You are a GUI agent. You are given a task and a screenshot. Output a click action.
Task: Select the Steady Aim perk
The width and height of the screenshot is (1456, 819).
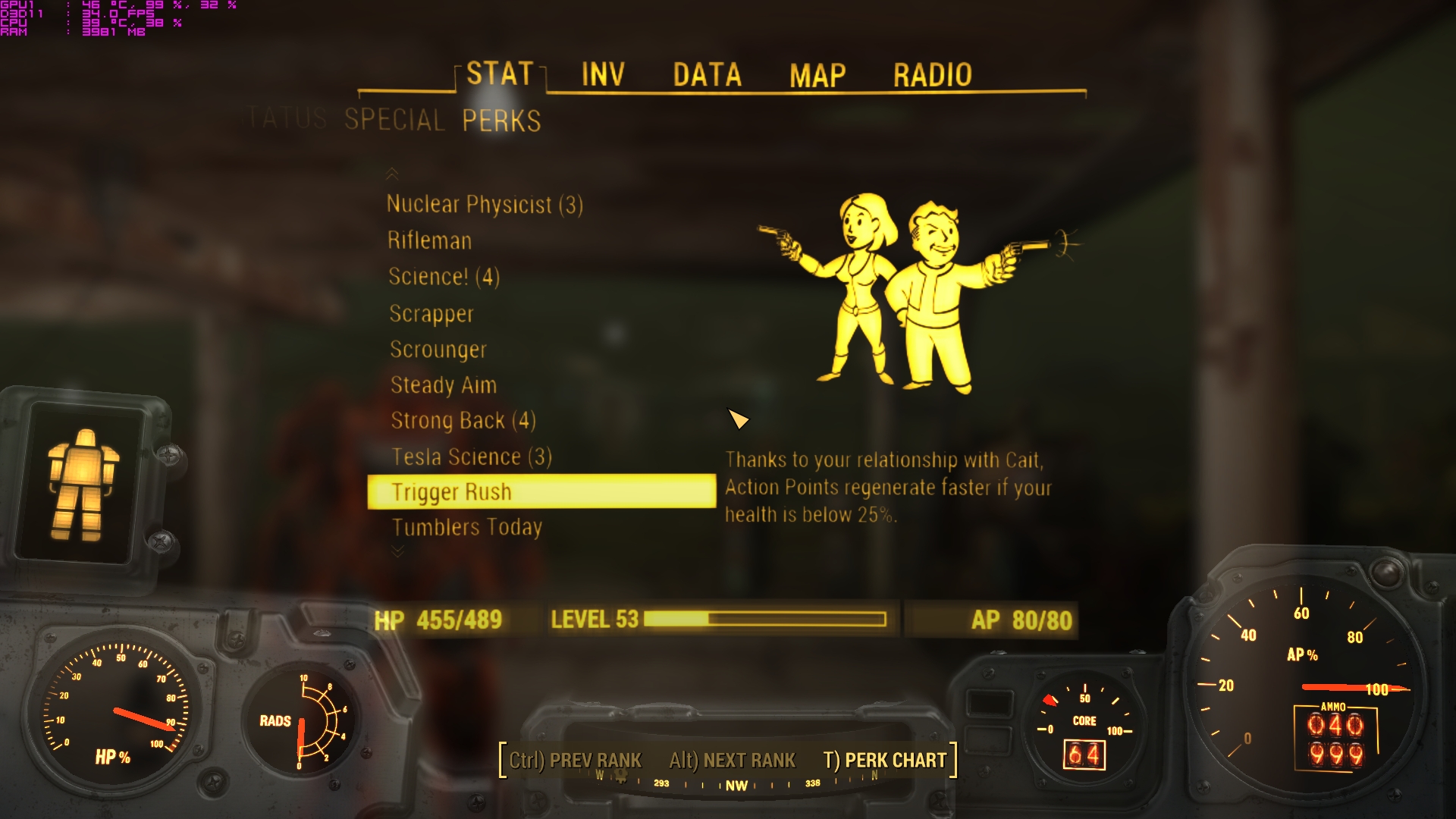click(x=443, y=384)
